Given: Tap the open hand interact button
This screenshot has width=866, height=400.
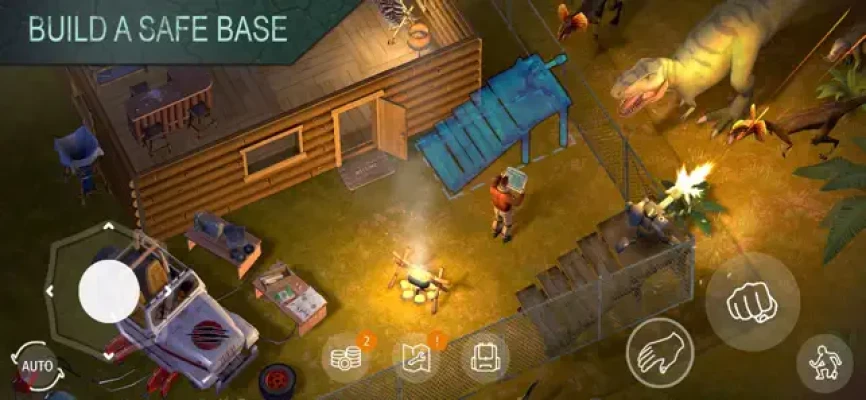Looking at the screenshot, I should pos(660,352).
